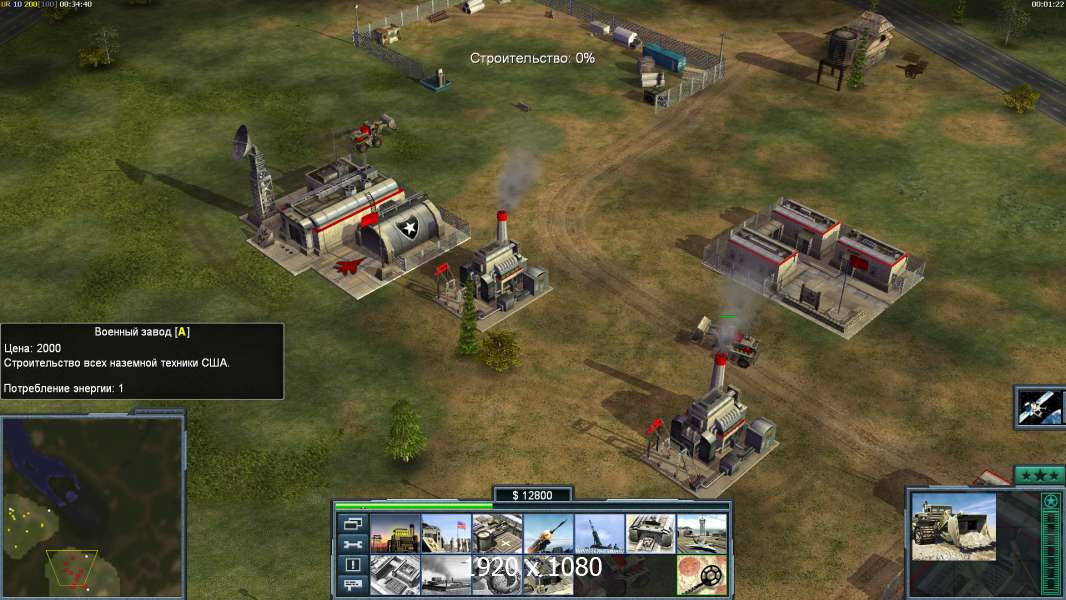Choose the grey command building icon
This screenshot has width=1066, height=600.
tap(395, 575)
